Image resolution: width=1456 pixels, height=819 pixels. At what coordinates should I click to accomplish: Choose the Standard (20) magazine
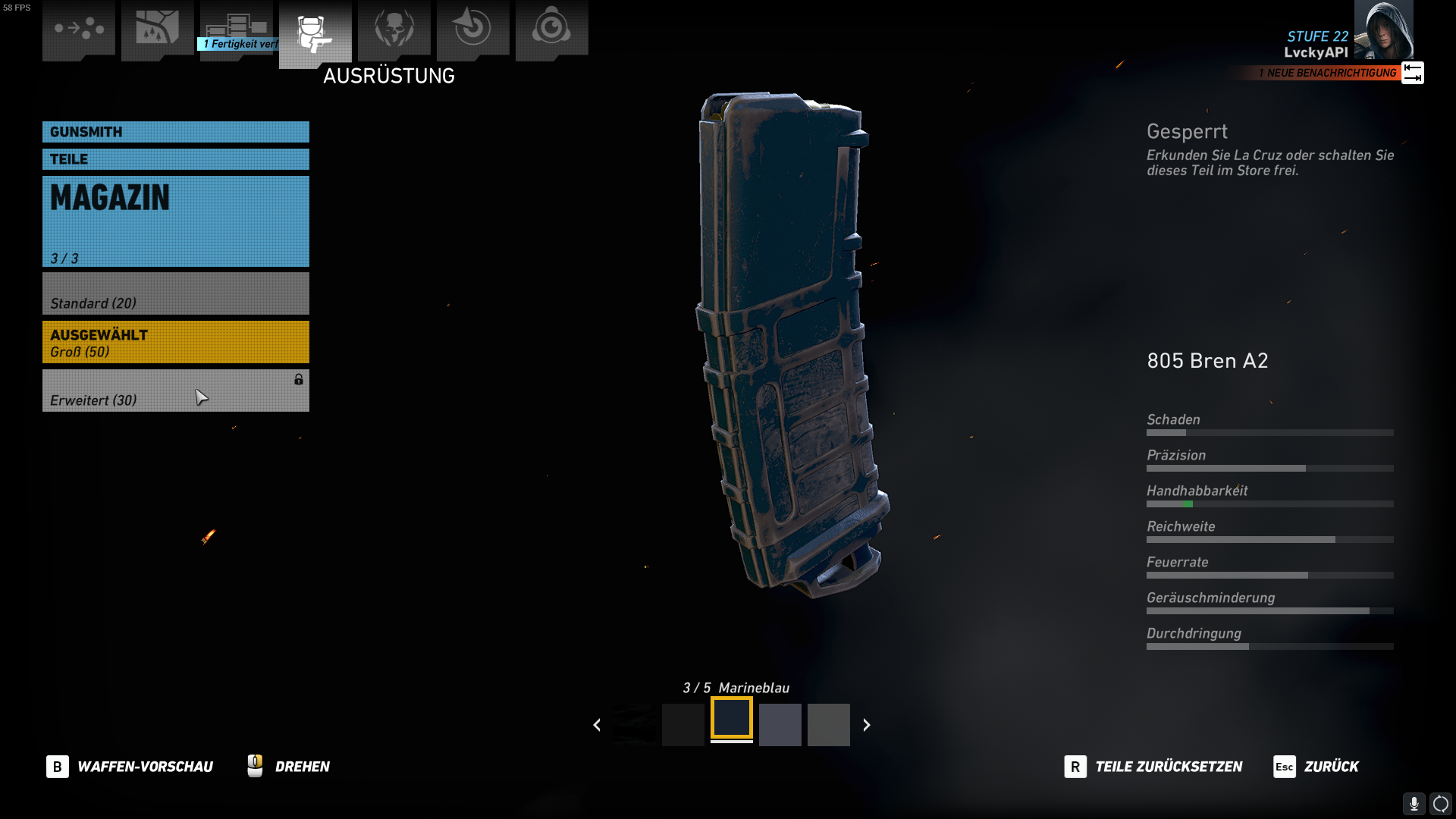(x=175, y=294)
